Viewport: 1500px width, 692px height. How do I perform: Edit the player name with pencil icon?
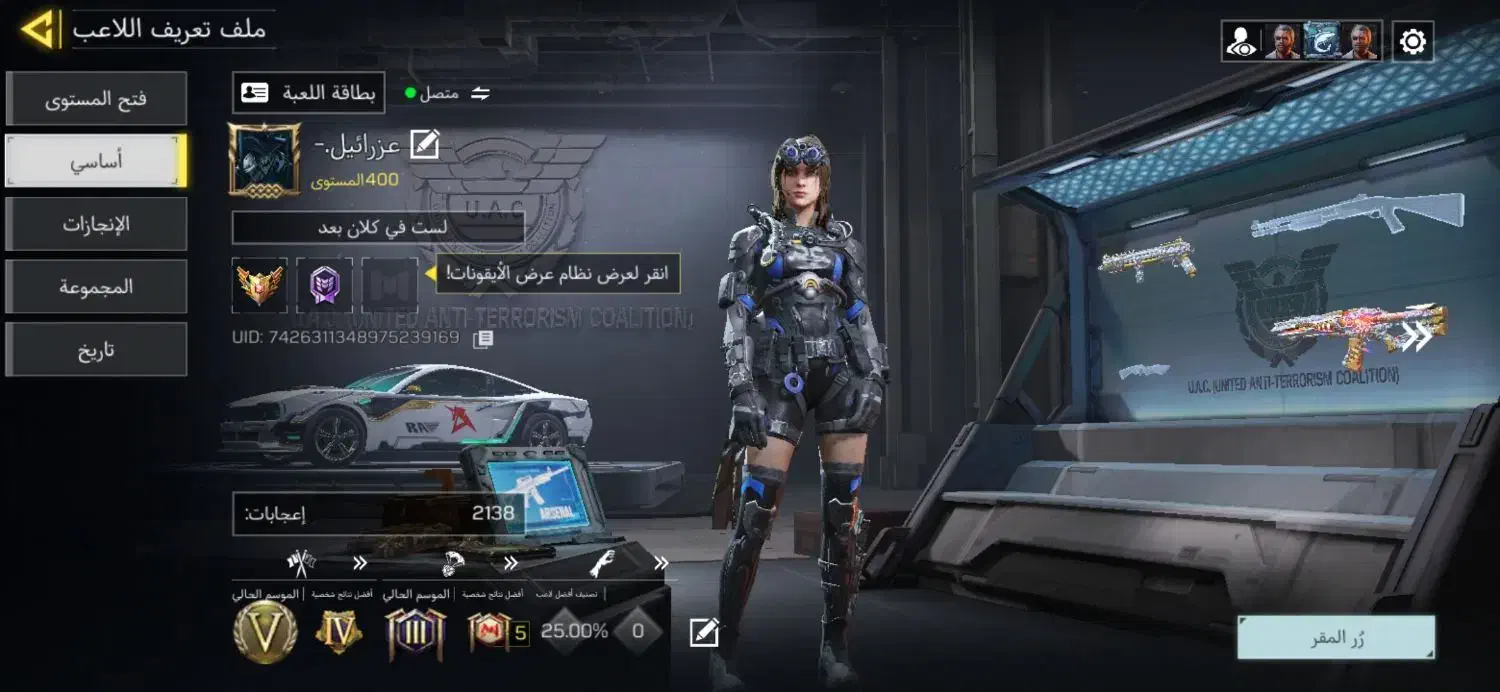tap(424, 146)
